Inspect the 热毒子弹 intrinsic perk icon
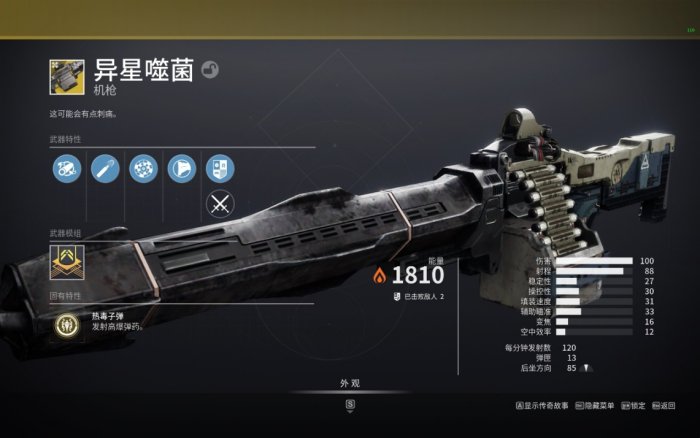The image size is (700, 438). (x=66, y=324)
